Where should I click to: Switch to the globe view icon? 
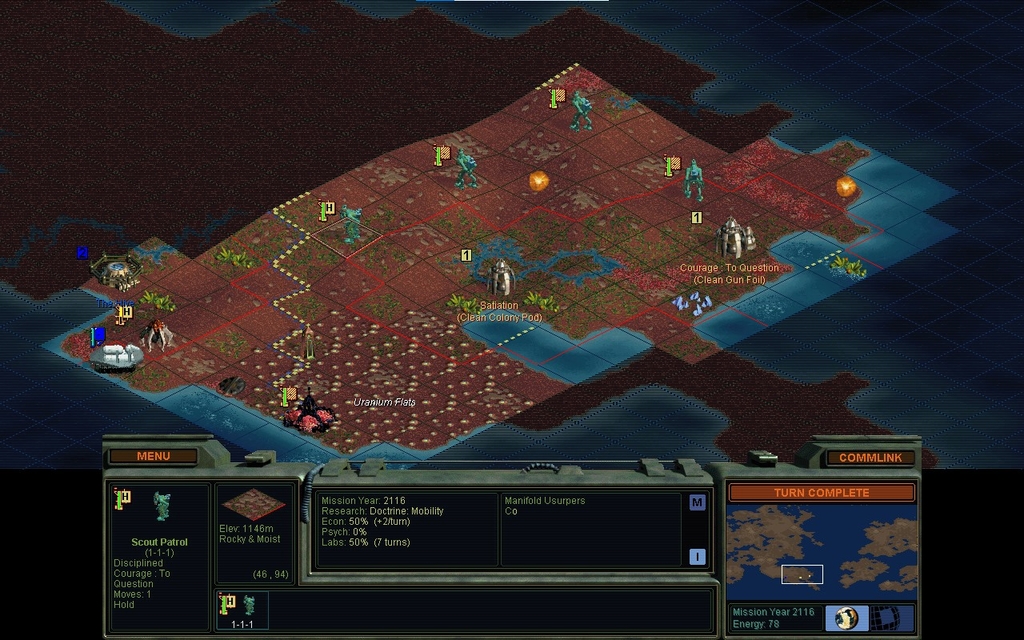click(847, 617)
